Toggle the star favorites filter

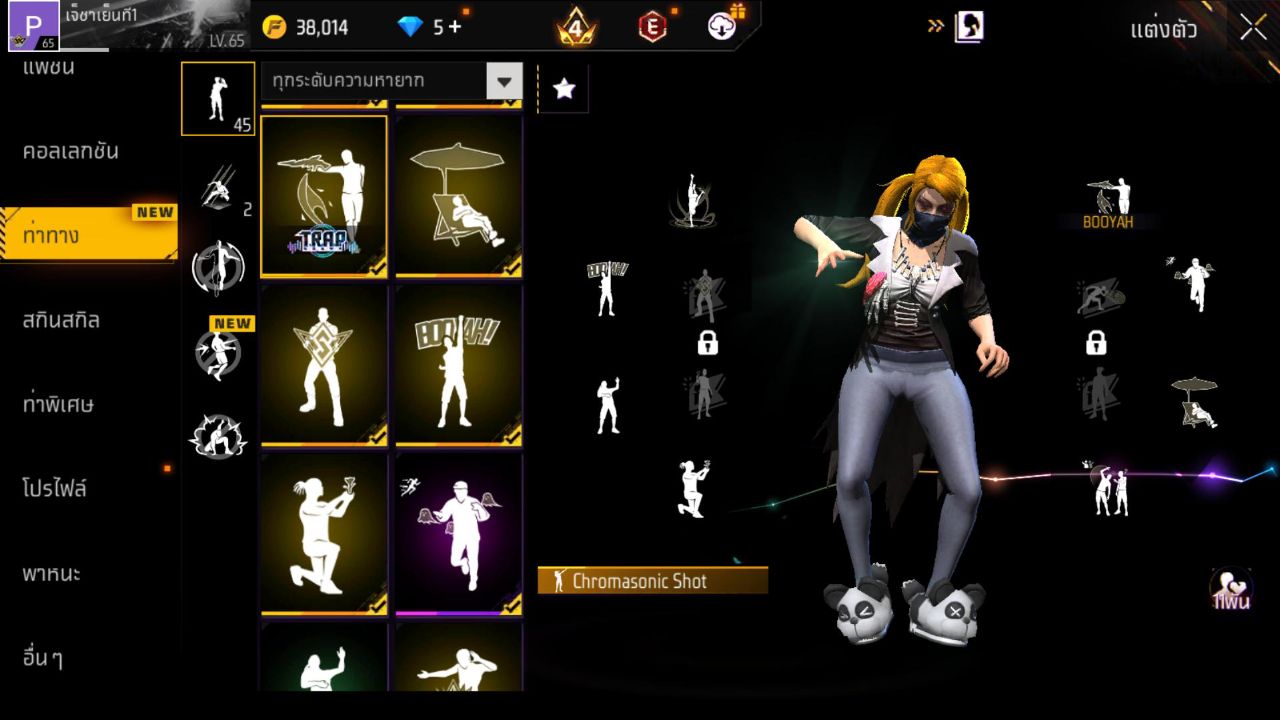(x=563, y=88)
